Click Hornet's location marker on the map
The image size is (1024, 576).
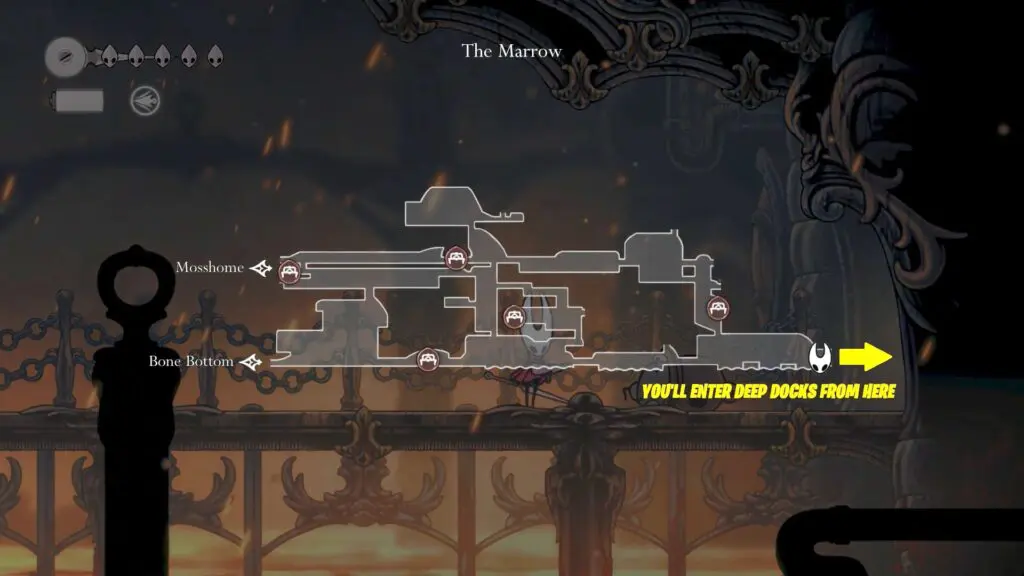(x=819, y=355)
